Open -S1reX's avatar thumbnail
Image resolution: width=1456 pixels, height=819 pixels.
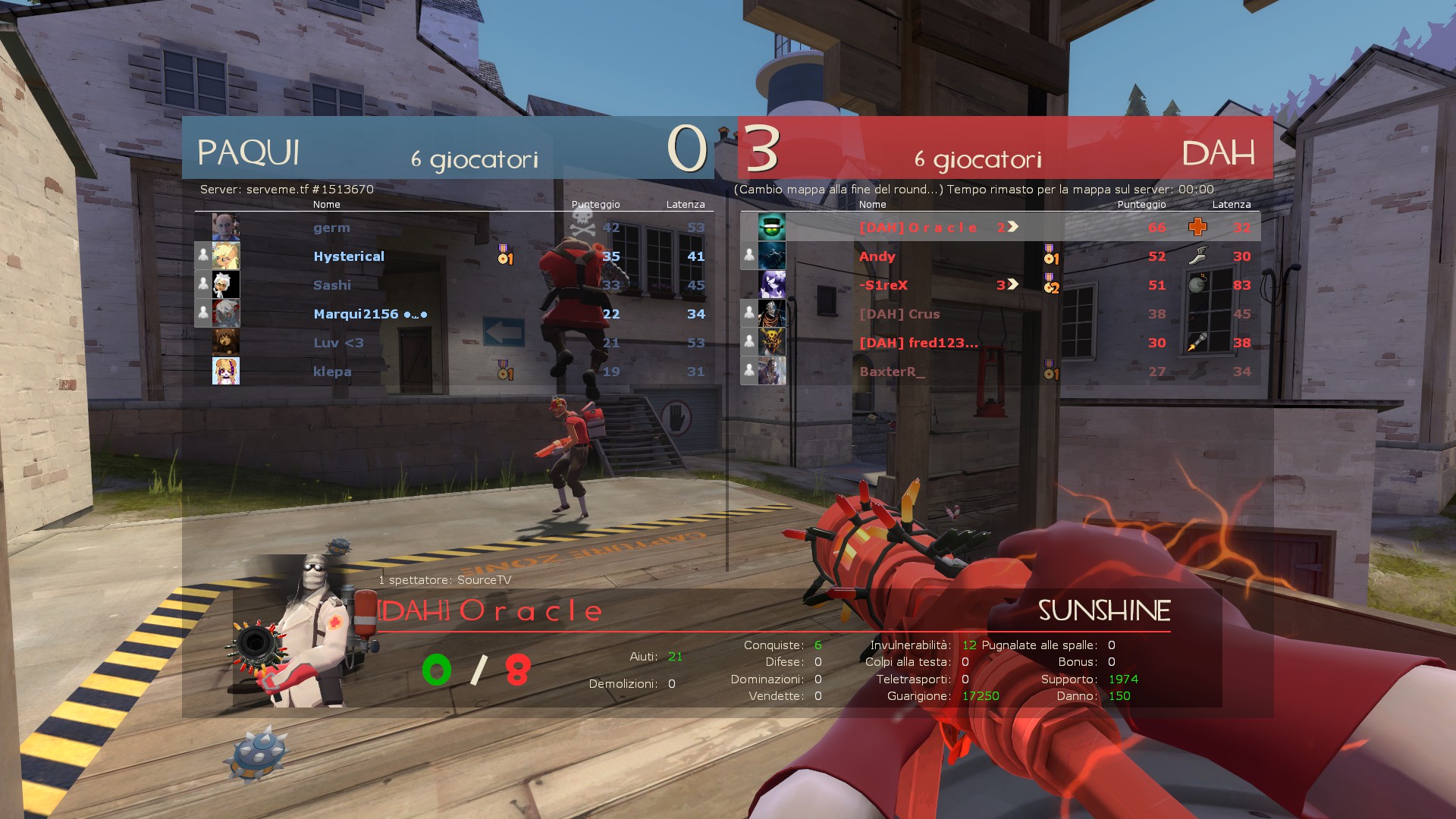(772, 285)
